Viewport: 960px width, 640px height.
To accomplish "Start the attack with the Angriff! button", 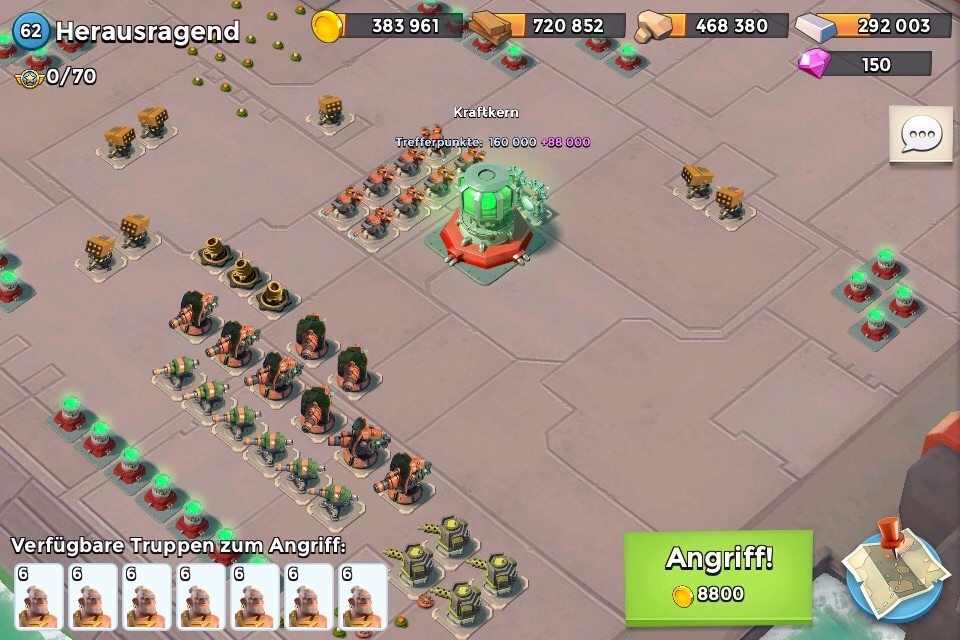I will coord(718,574).
